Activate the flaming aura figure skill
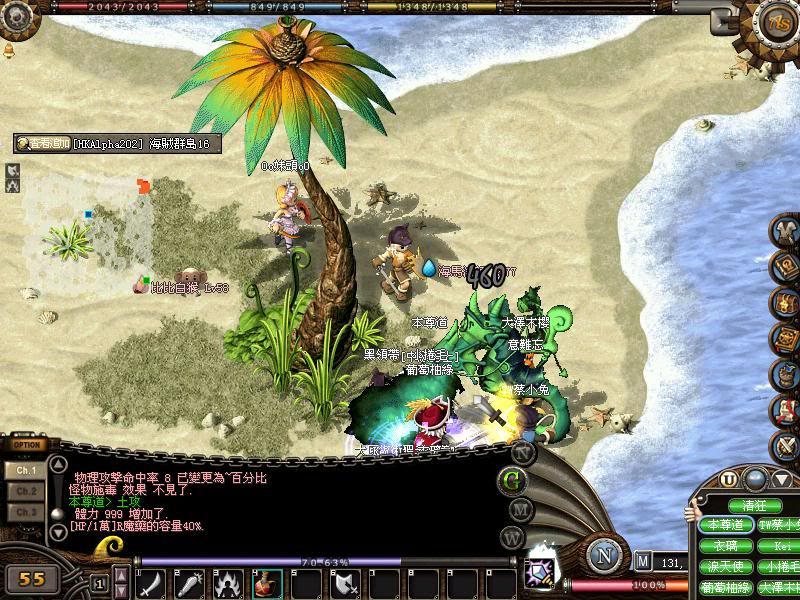Screen dimensions: 800x600 click(x=229, y=584)
